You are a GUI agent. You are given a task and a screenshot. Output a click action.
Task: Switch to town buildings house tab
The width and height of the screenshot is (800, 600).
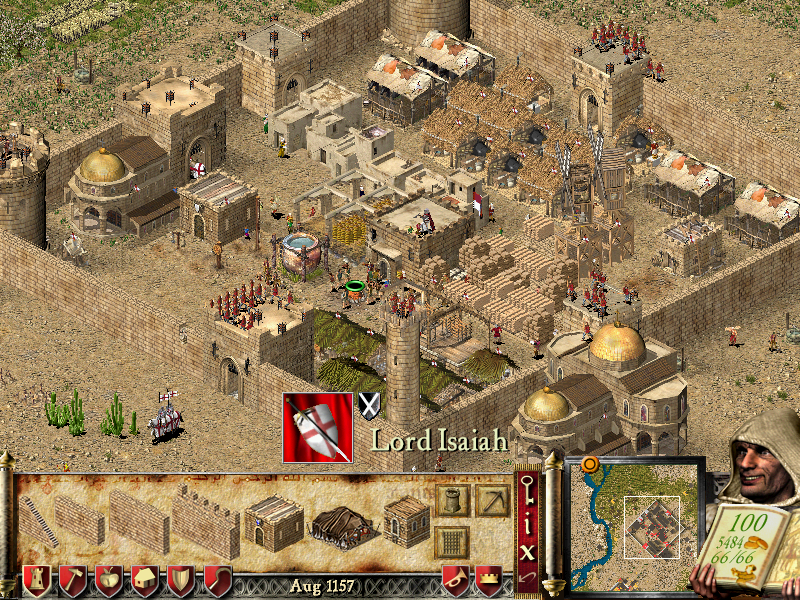pos(145,581)
